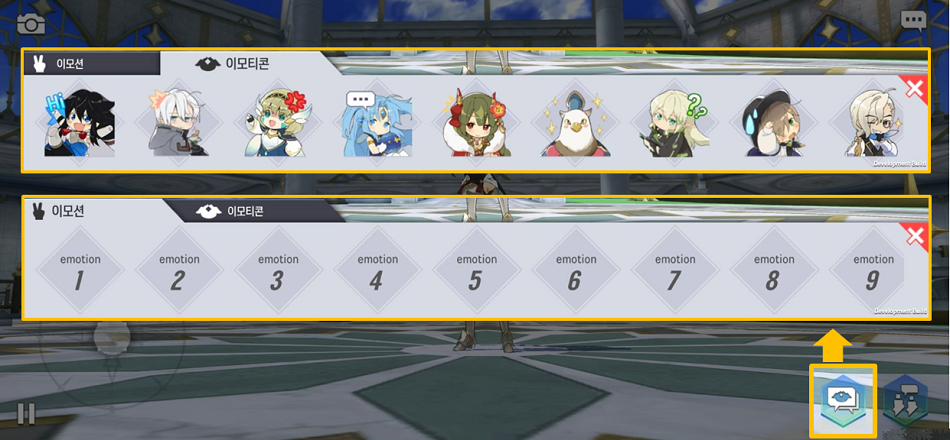Switch to the 이모션 tab in sticker panel
The width and height of the screenshot is (950, 440).
coord(90,63)
